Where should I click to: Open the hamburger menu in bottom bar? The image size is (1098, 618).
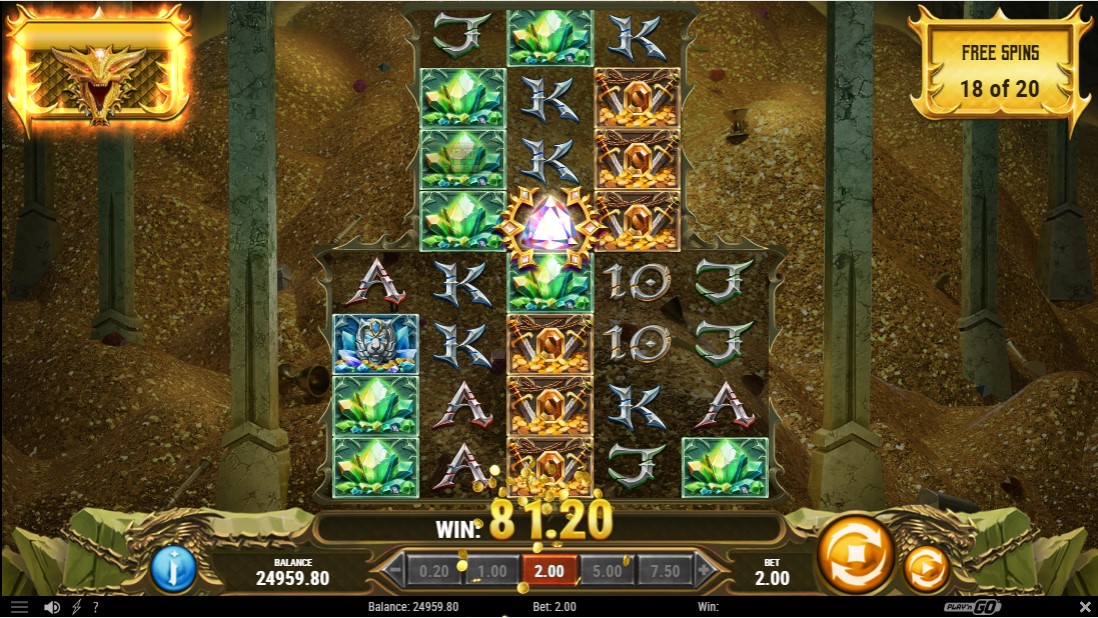(x=19, y=607)
